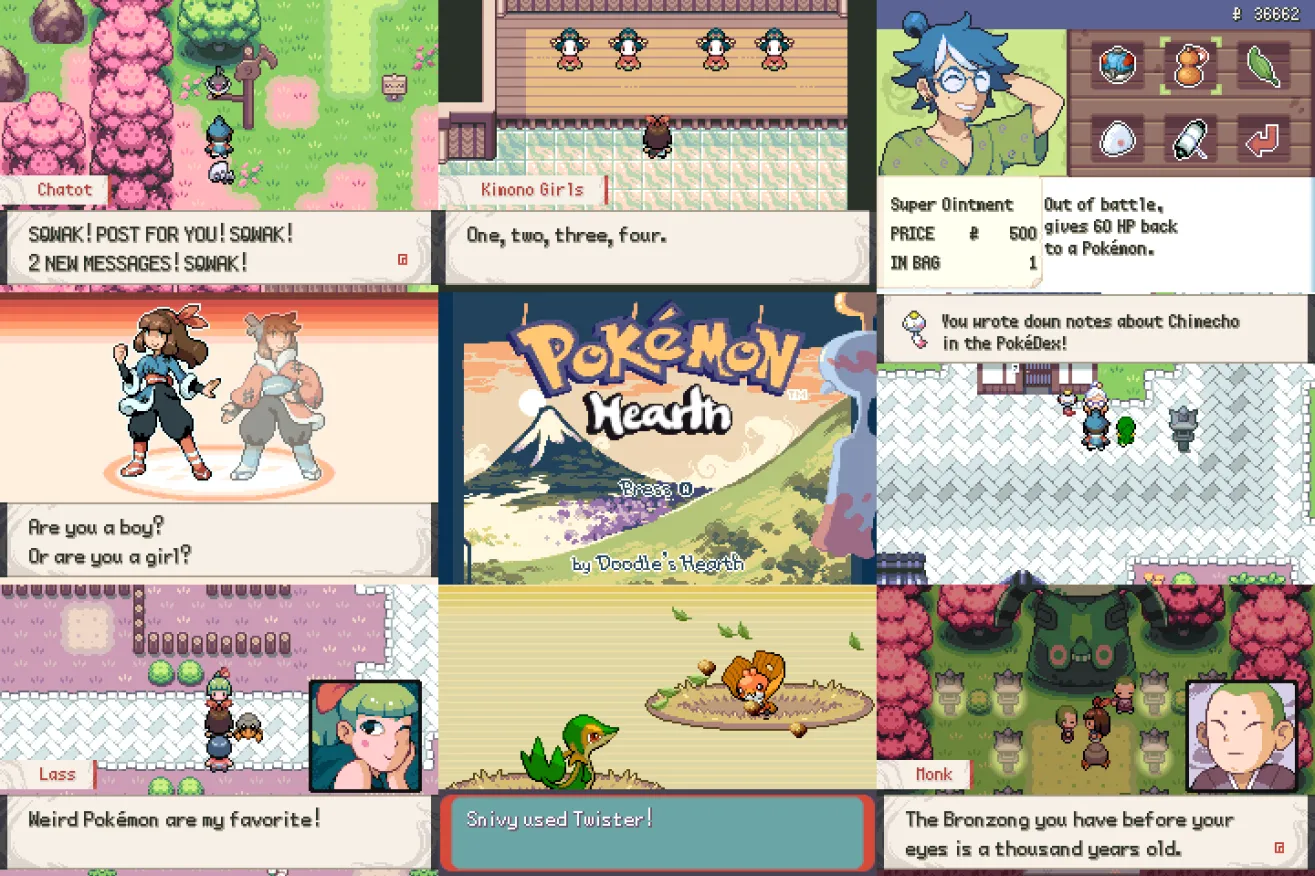1315x876 pixels.
Task: Continue the Monk's dialogue via red indicator
Action: coord(1279,847)
